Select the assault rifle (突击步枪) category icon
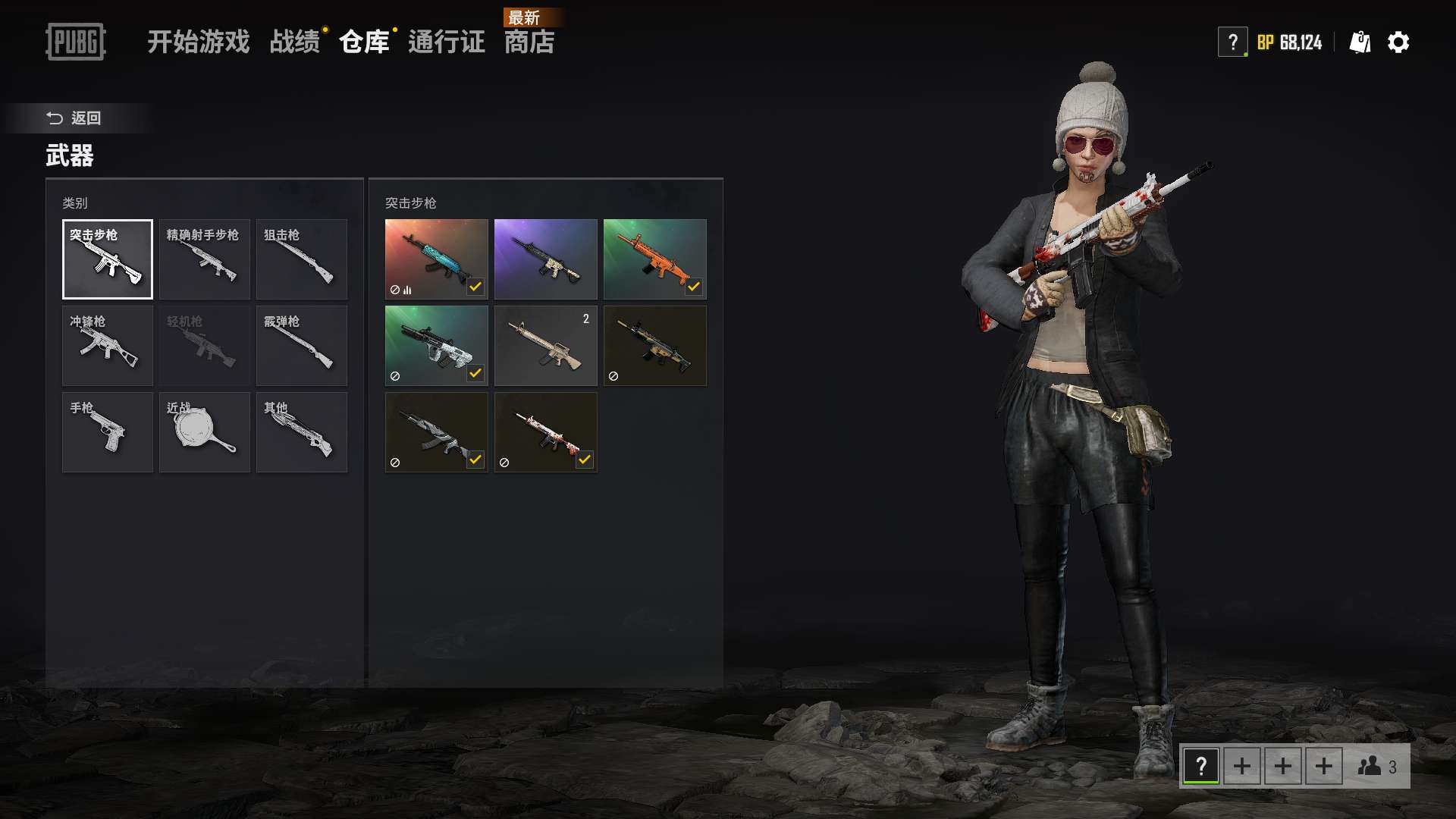The height and width of the screenshot is (819, 1456). point(107,259)
